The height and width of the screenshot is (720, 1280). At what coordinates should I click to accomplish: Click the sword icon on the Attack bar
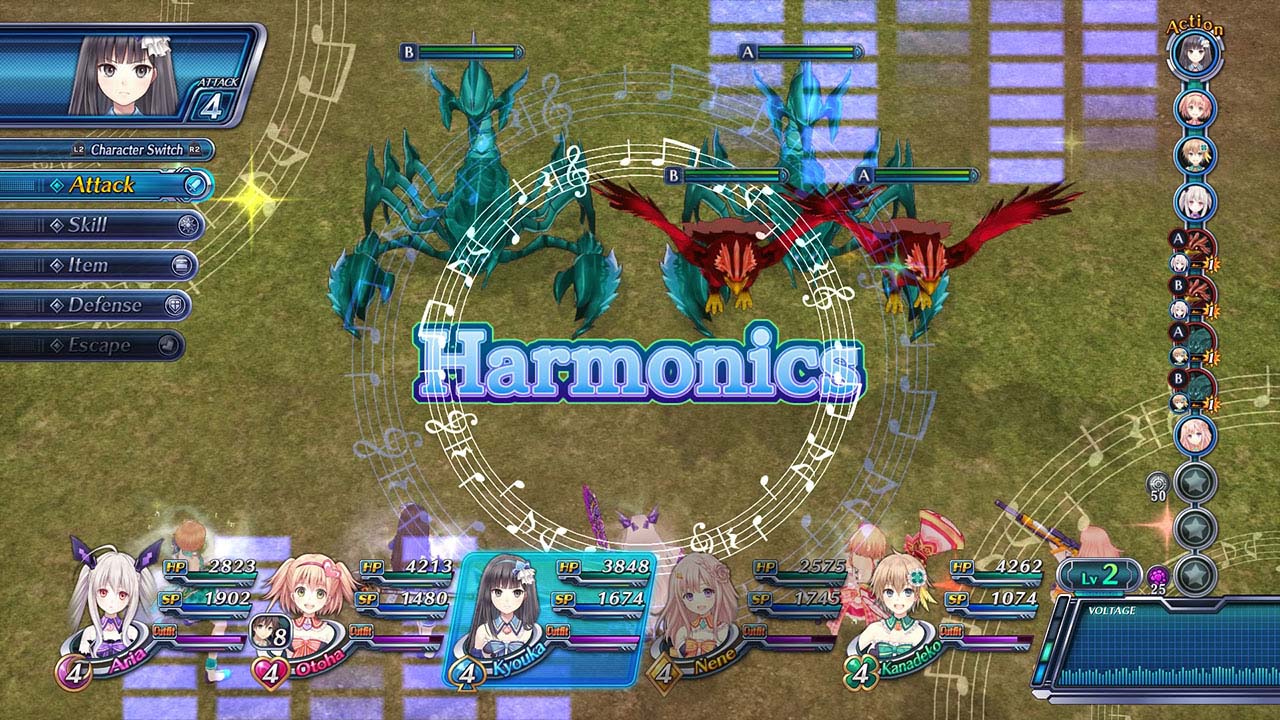click(195, 186)
